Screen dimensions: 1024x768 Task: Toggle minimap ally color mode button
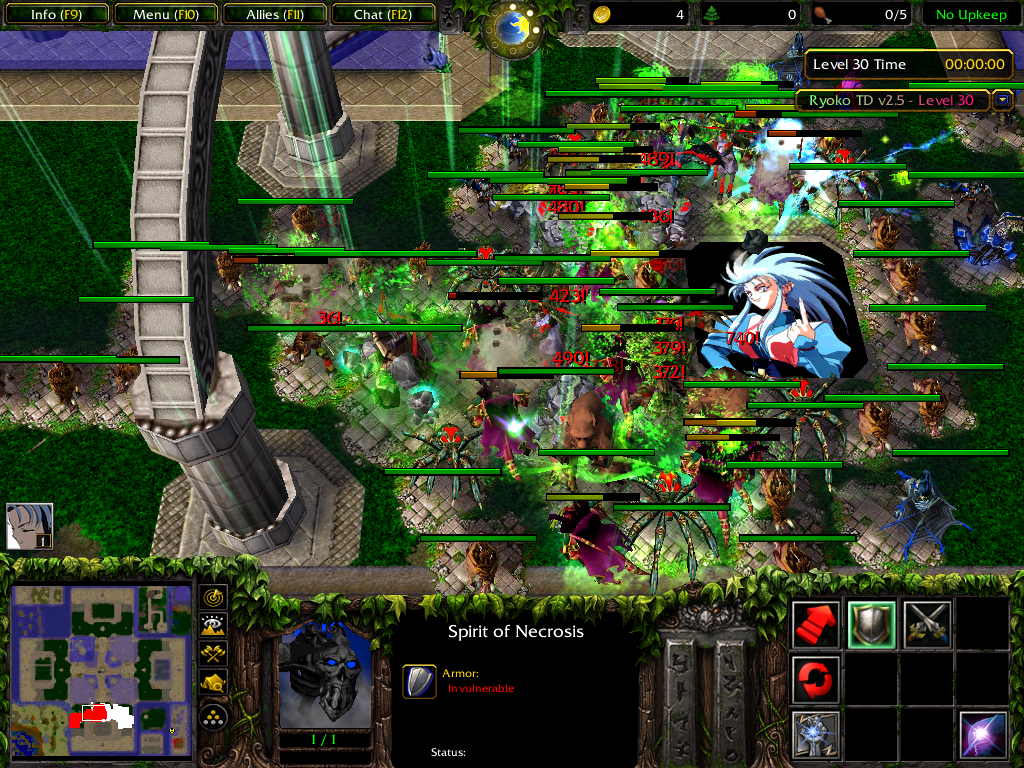(x=214, y=654)
